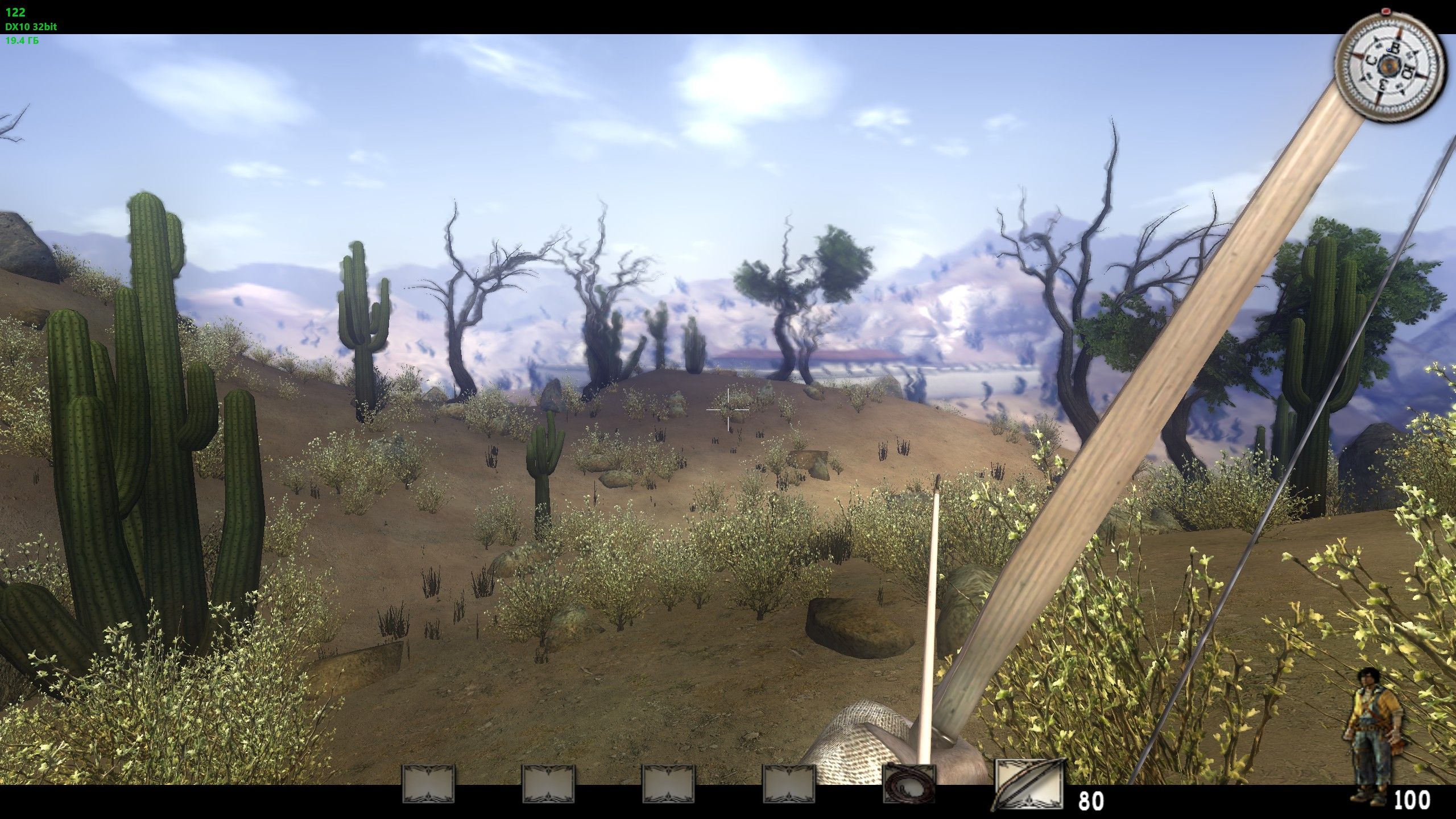This screenshot has width=1456, height=819.
Task: Click the Cyrillic В letter on the compass
Action: click(1395, 48)
